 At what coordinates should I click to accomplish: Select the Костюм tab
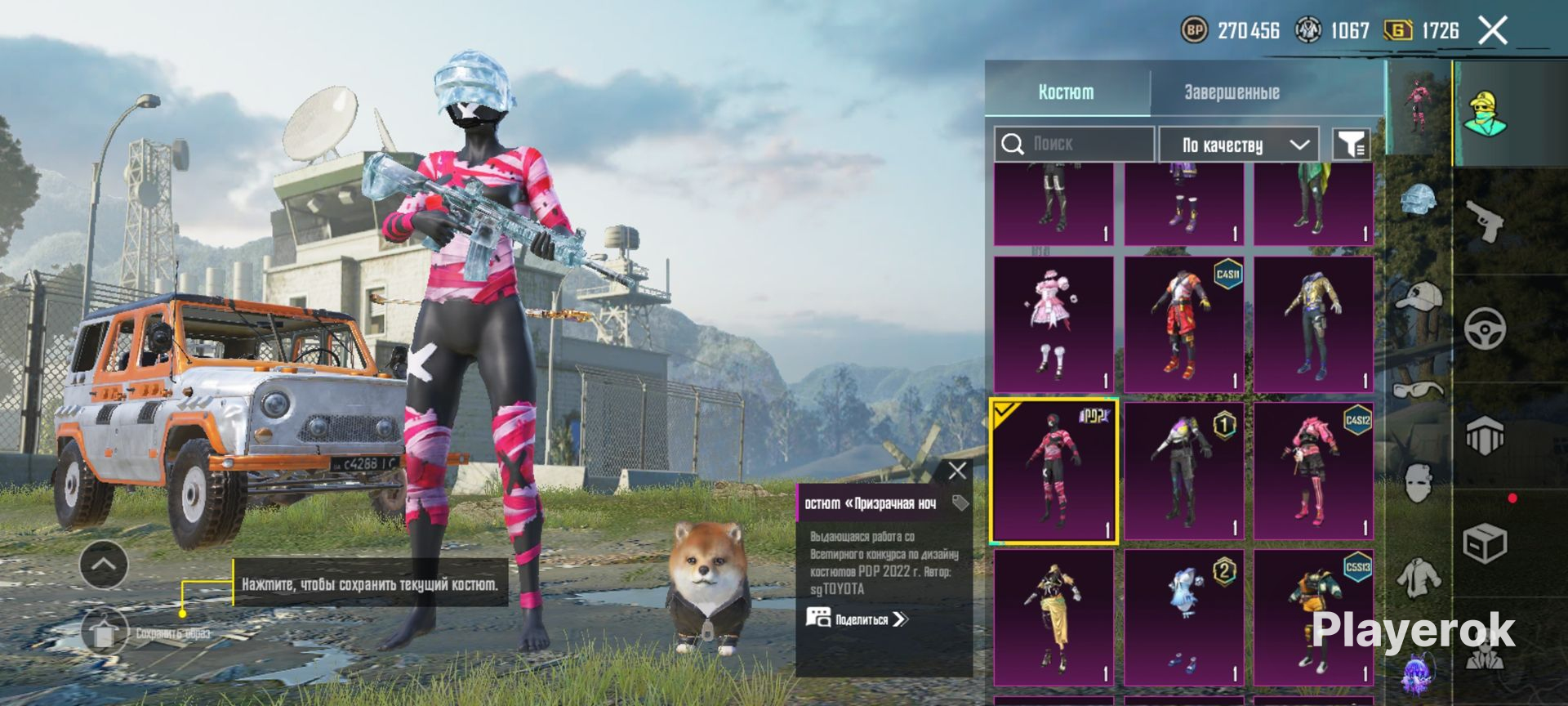click(1066, 92)
